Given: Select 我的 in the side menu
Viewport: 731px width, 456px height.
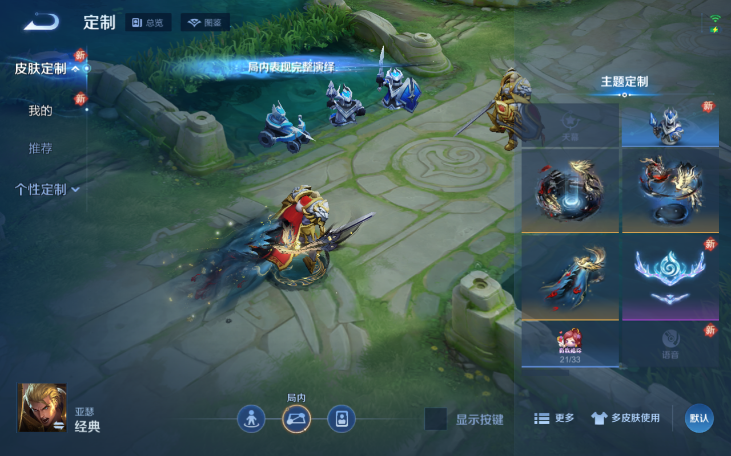Looking at the screenshot, I should pos(40,110).
